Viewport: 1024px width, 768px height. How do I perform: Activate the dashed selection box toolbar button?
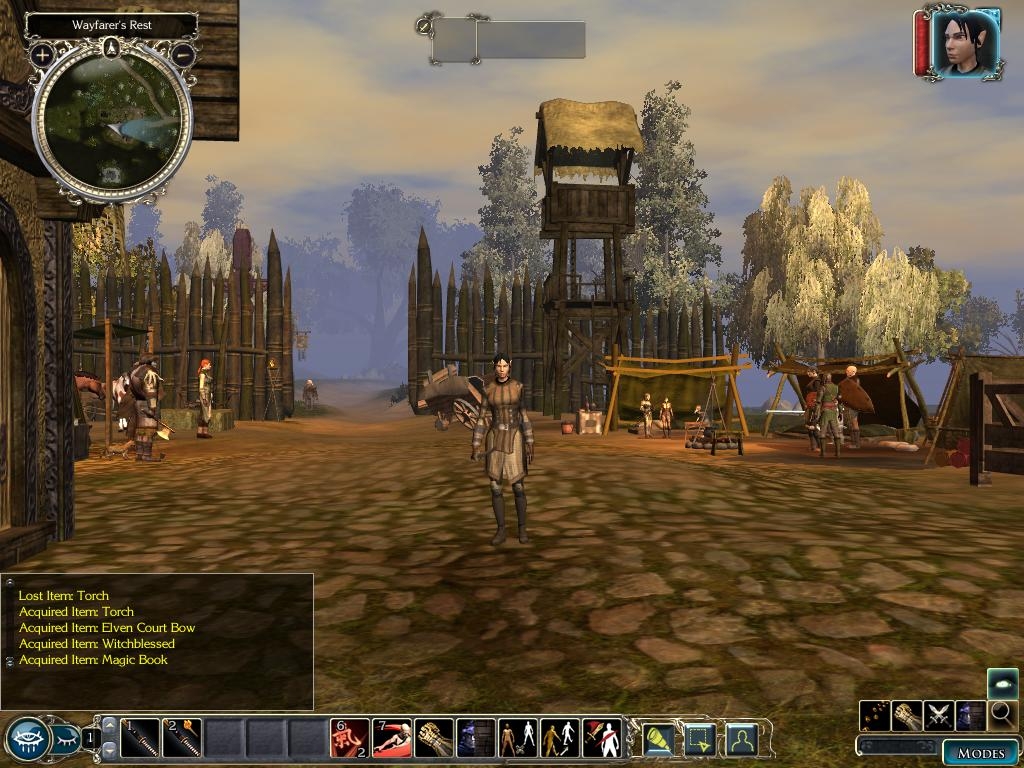[699, 739]
